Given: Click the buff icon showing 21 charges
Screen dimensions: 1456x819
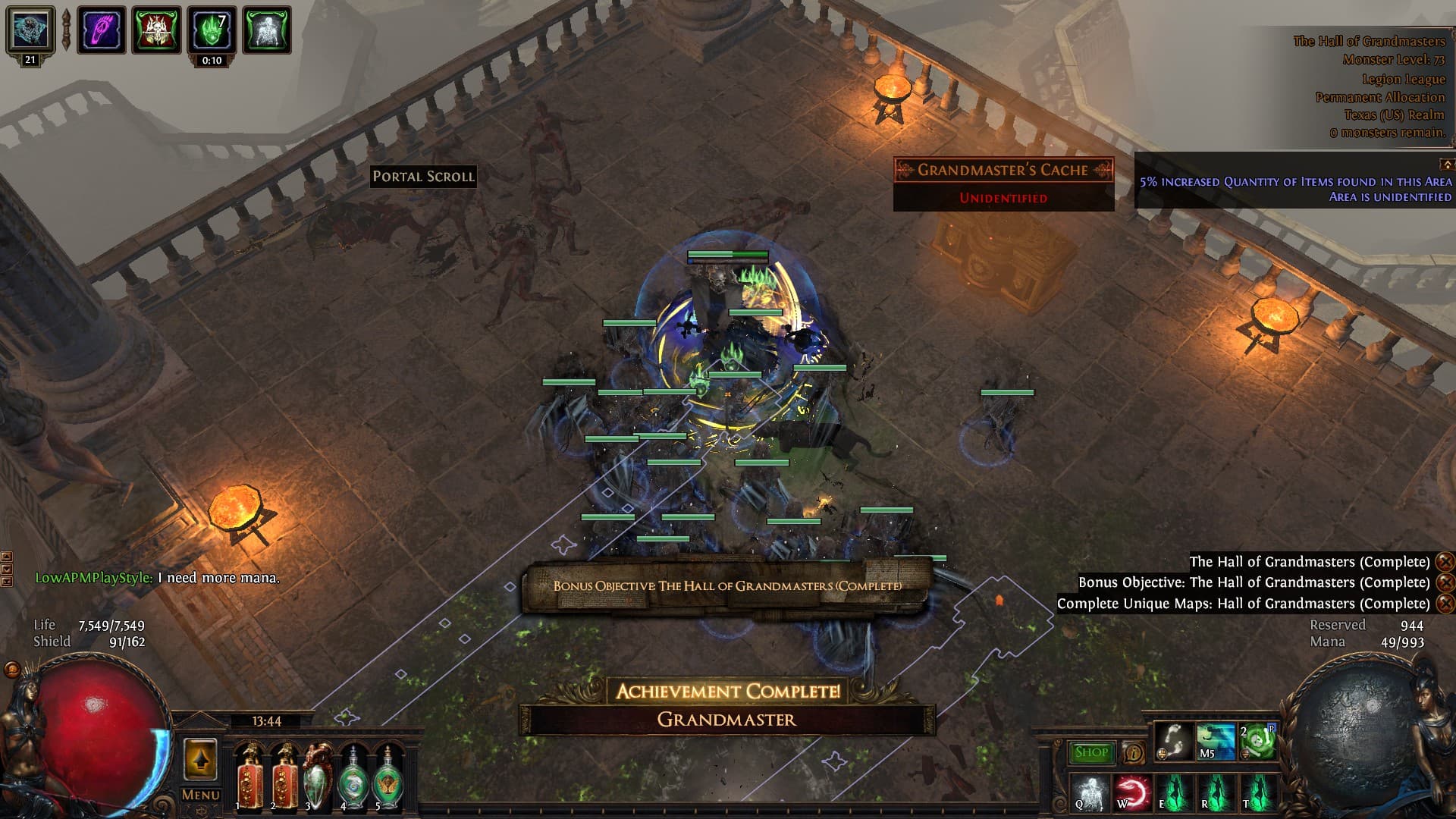Looking at the screenshot, I should [29, 29].
